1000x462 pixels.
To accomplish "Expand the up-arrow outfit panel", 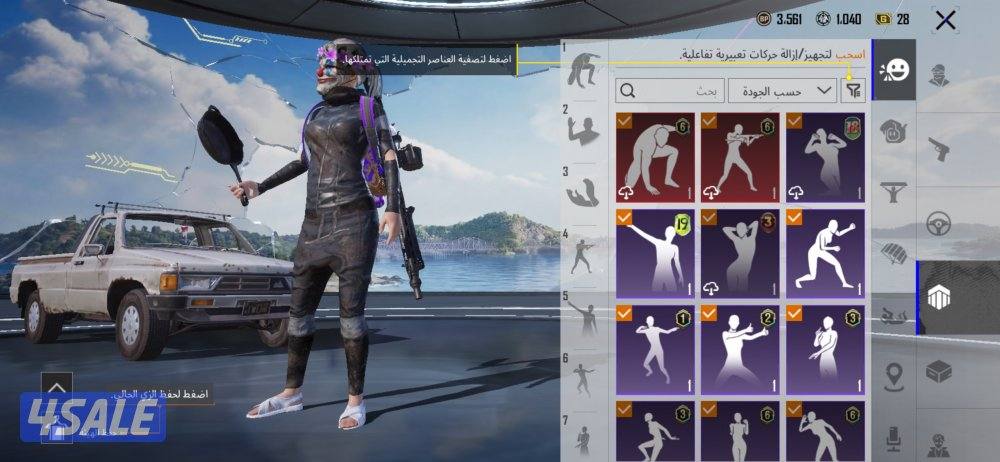I will (57, 386).
